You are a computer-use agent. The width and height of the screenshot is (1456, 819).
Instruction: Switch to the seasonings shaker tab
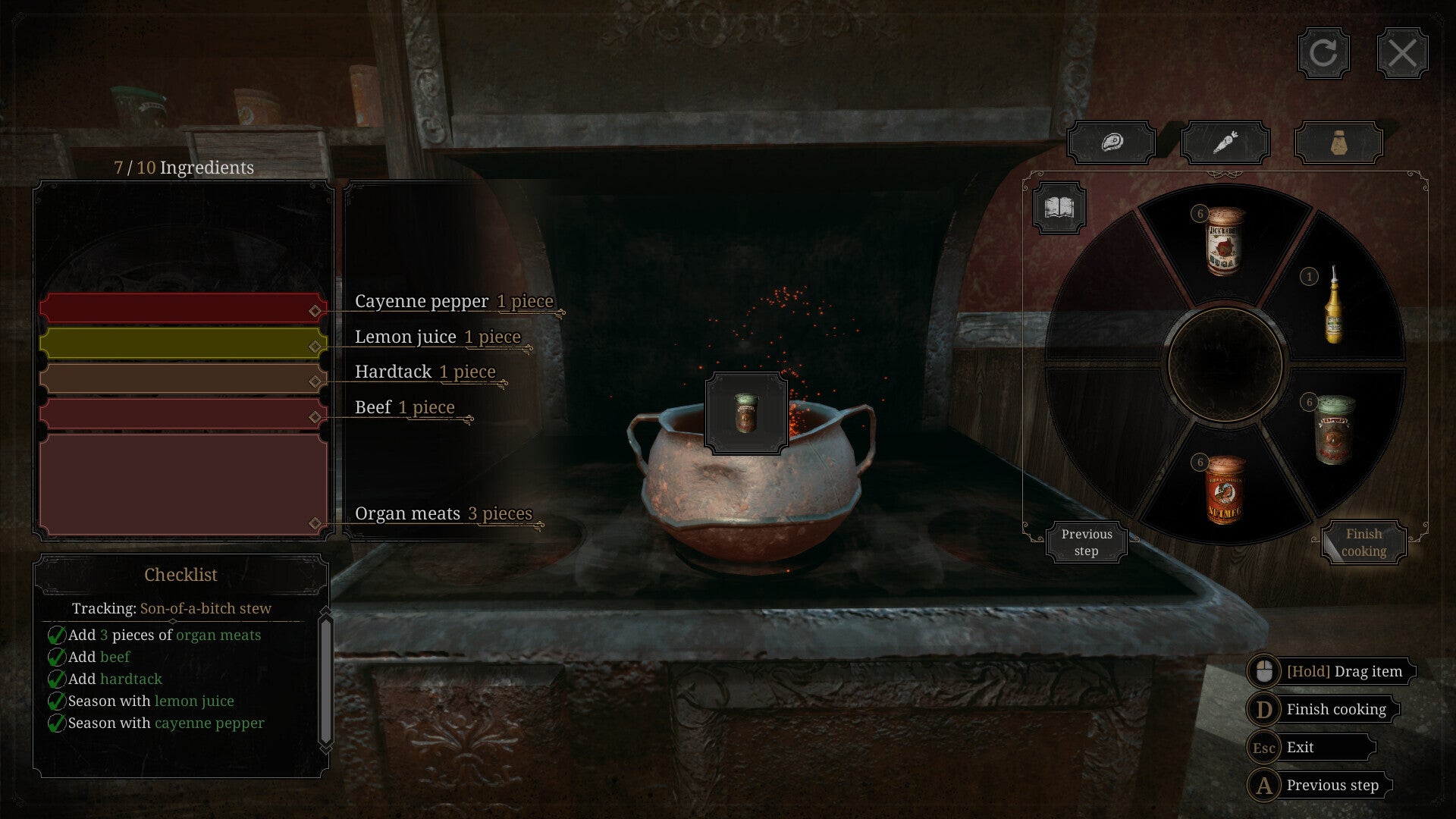pyautogui.click(x=1338, y=142)
